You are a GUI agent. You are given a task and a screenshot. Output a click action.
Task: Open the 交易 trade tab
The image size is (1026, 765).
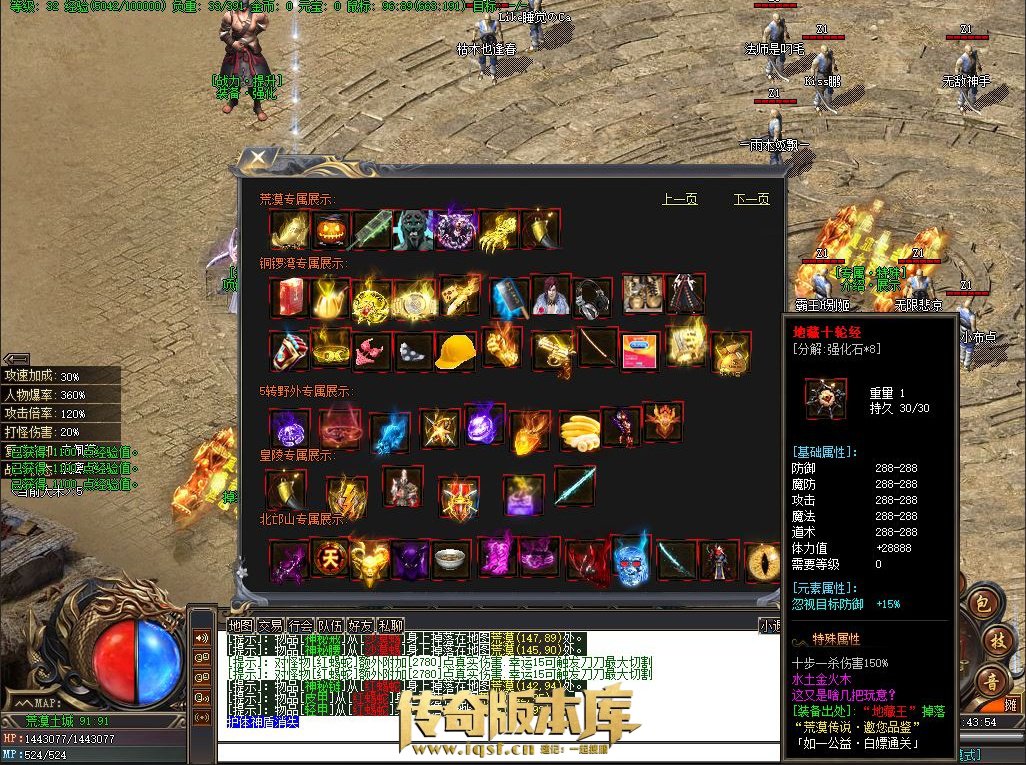coord(270,625)
